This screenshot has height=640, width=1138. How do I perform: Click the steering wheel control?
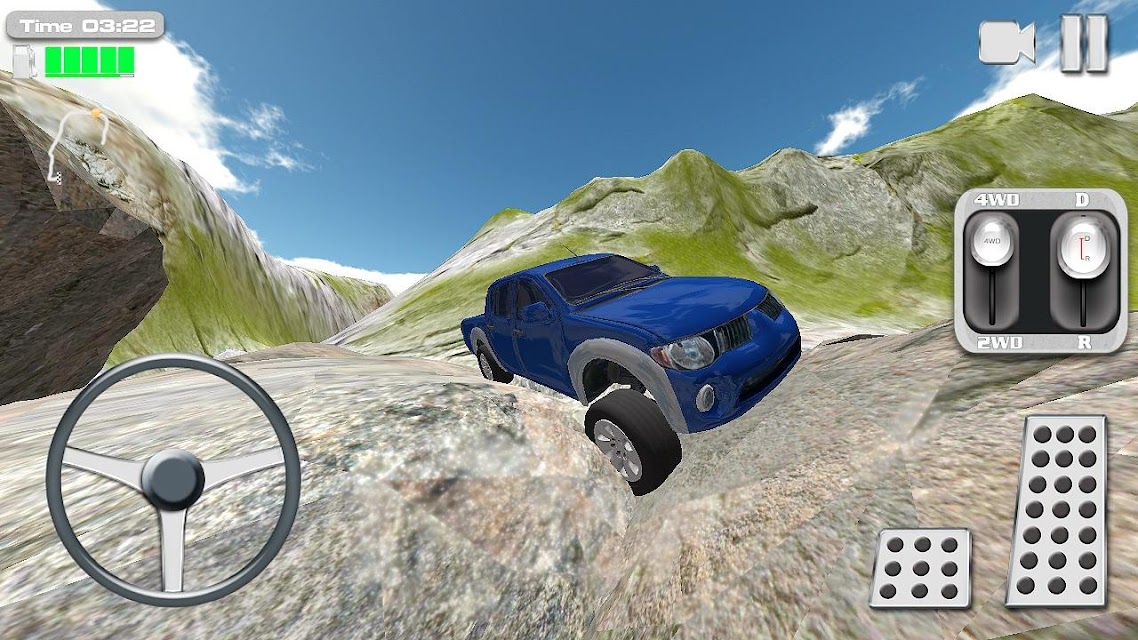click(173, 479)
